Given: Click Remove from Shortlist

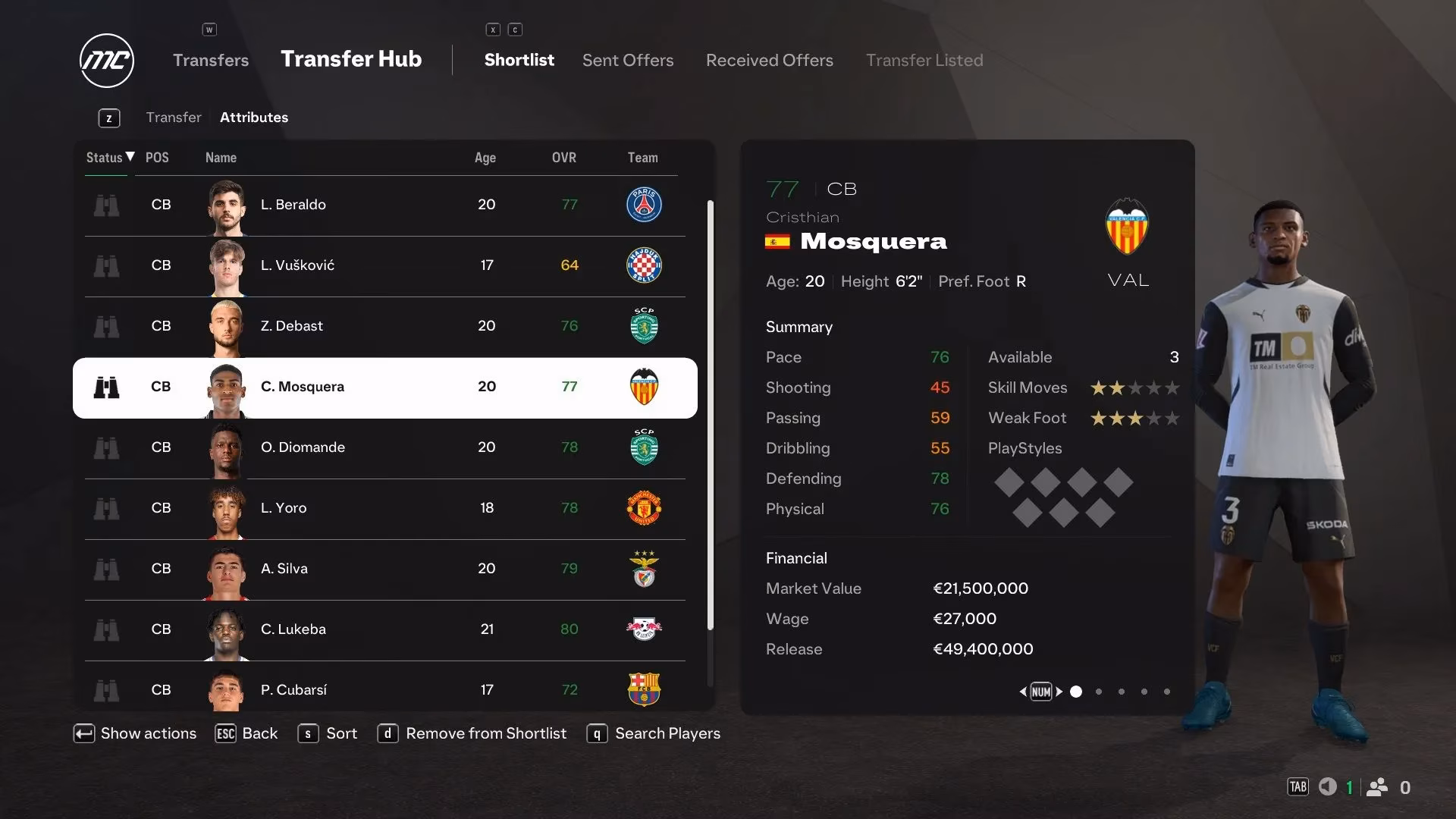Looking at the screenshot, I should pyautogui.click(x=485, y=733).
